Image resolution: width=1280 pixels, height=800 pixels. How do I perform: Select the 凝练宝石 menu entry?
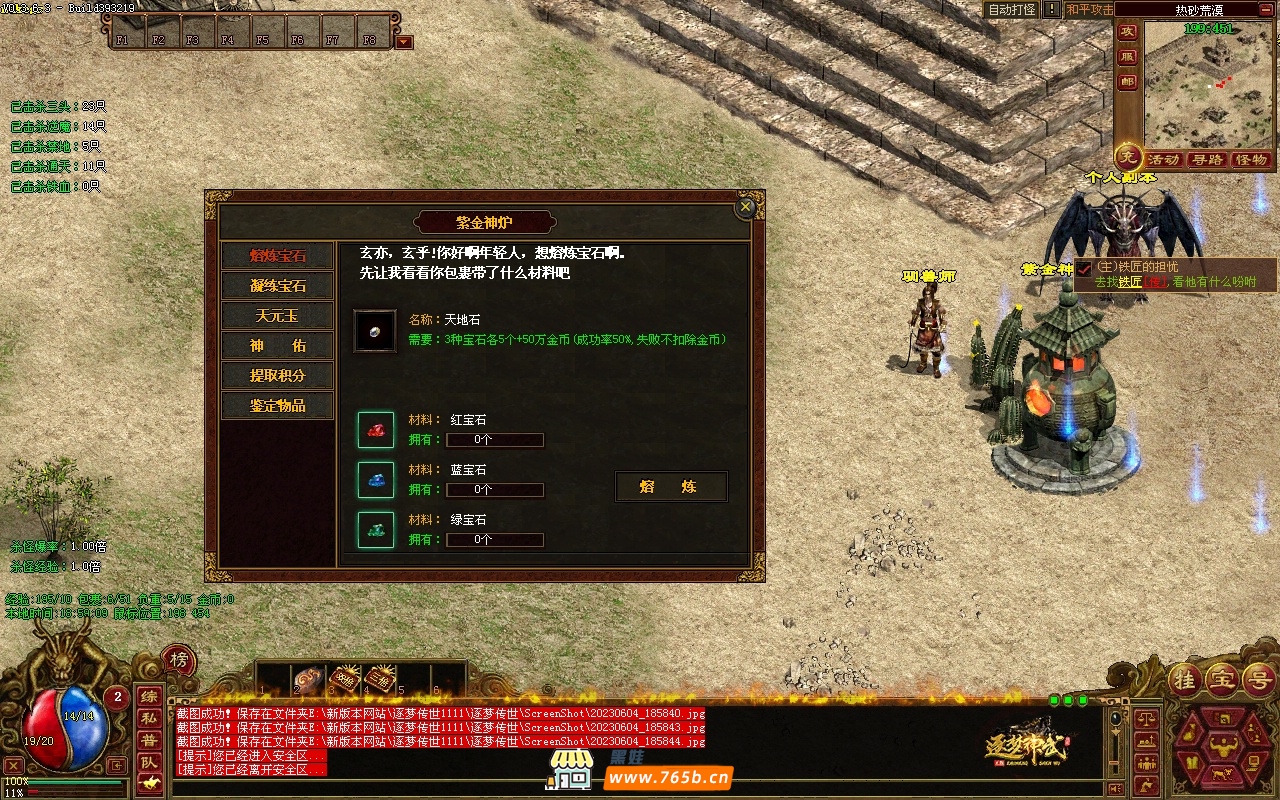(278, 286)
